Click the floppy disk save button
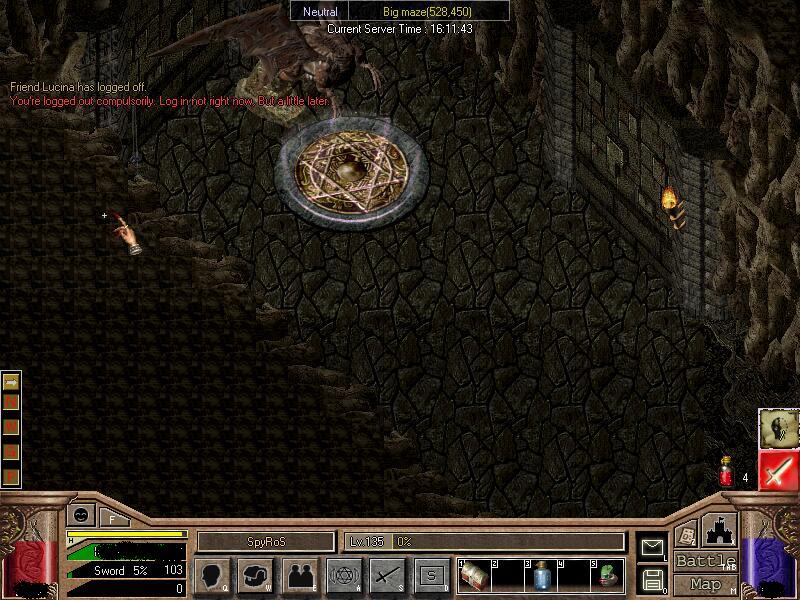800x600 pixels. tap(653, 578)
